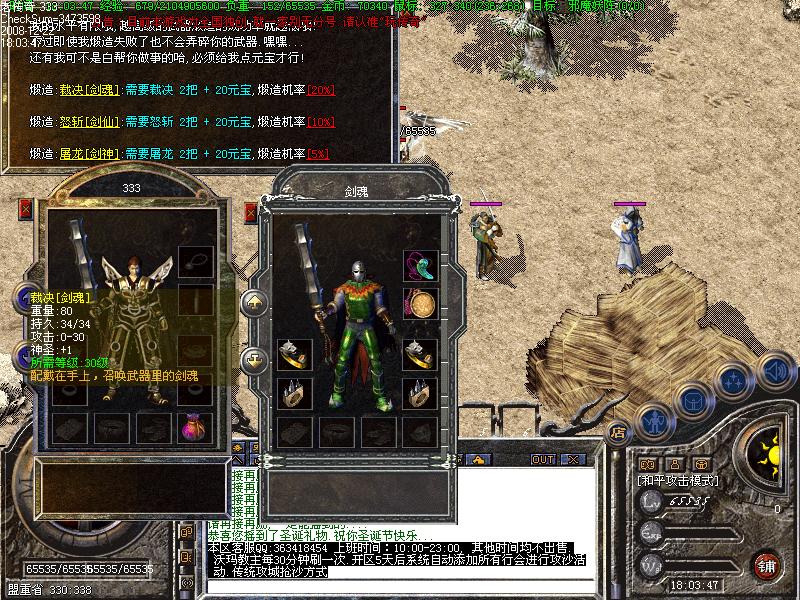Click the down arrow on 剑魂 panel

point(253,357)
